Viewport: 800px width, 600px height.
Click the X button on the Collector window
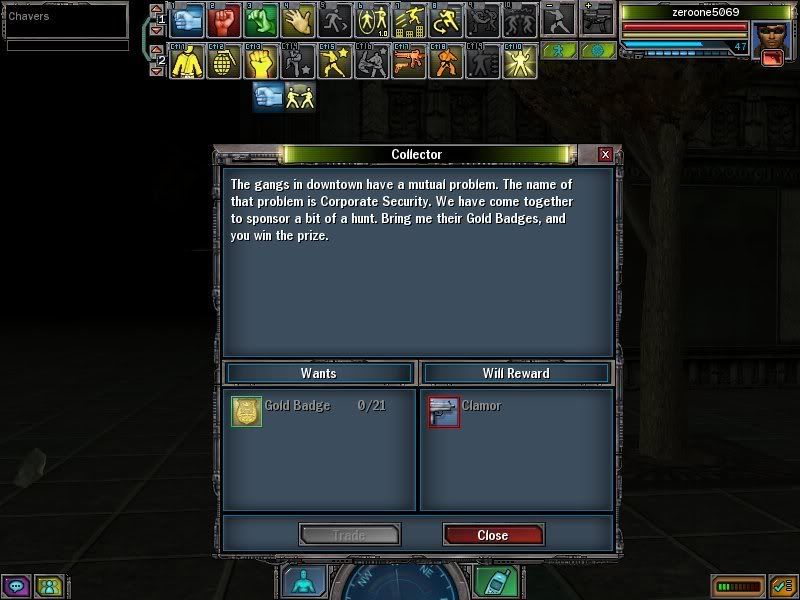605,155
